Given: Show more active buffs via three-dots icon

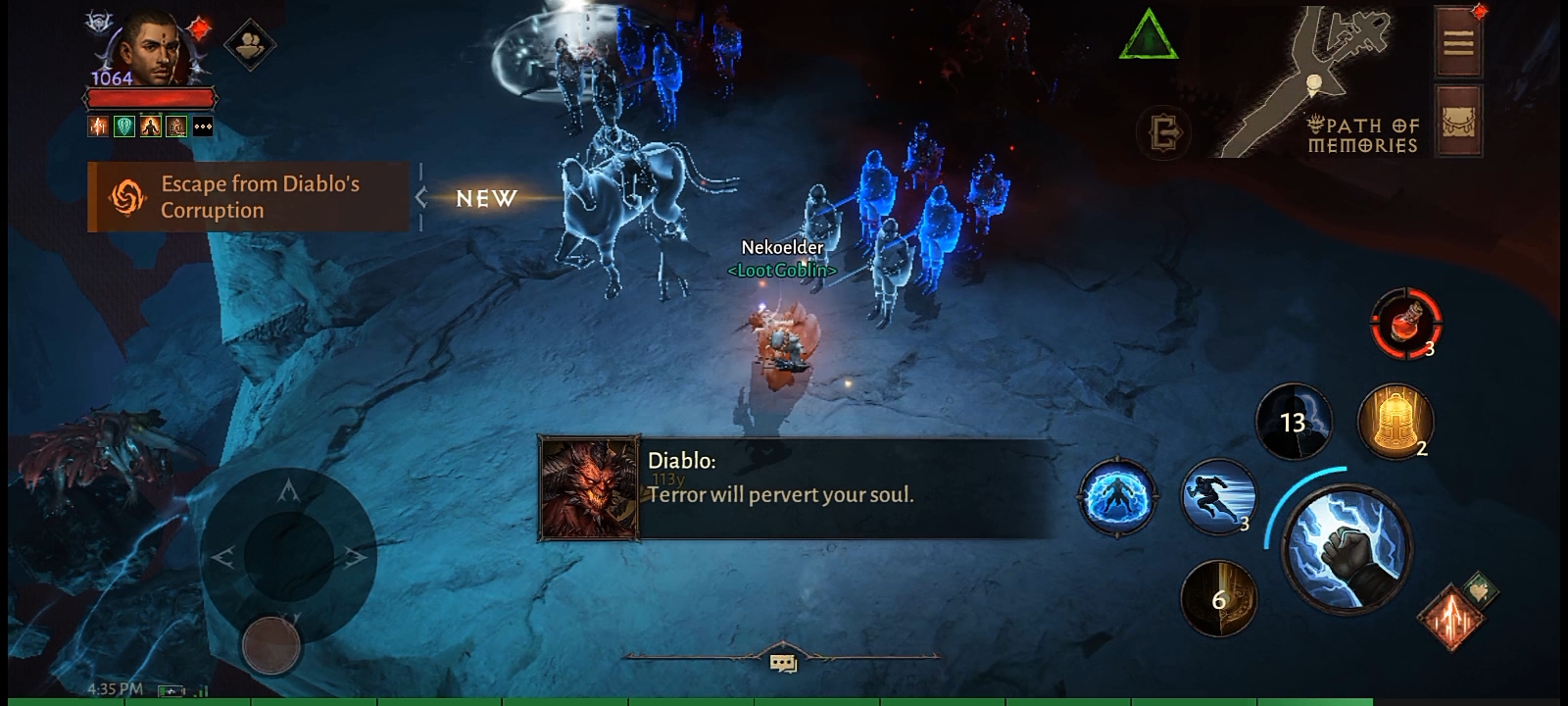Looking at the screenshot, I should (203, 126).
